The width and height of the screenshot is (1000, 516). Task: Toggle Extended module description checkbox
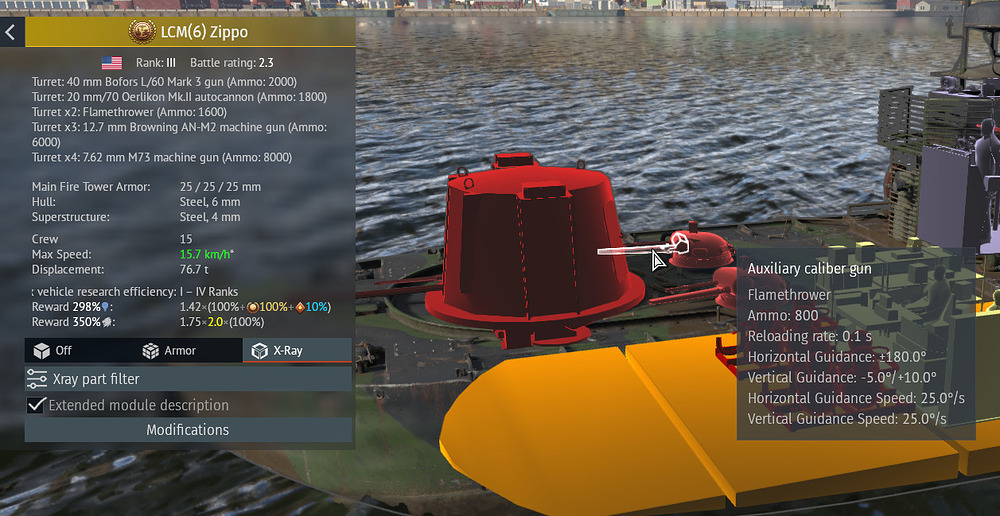click(x=37, y=405)
